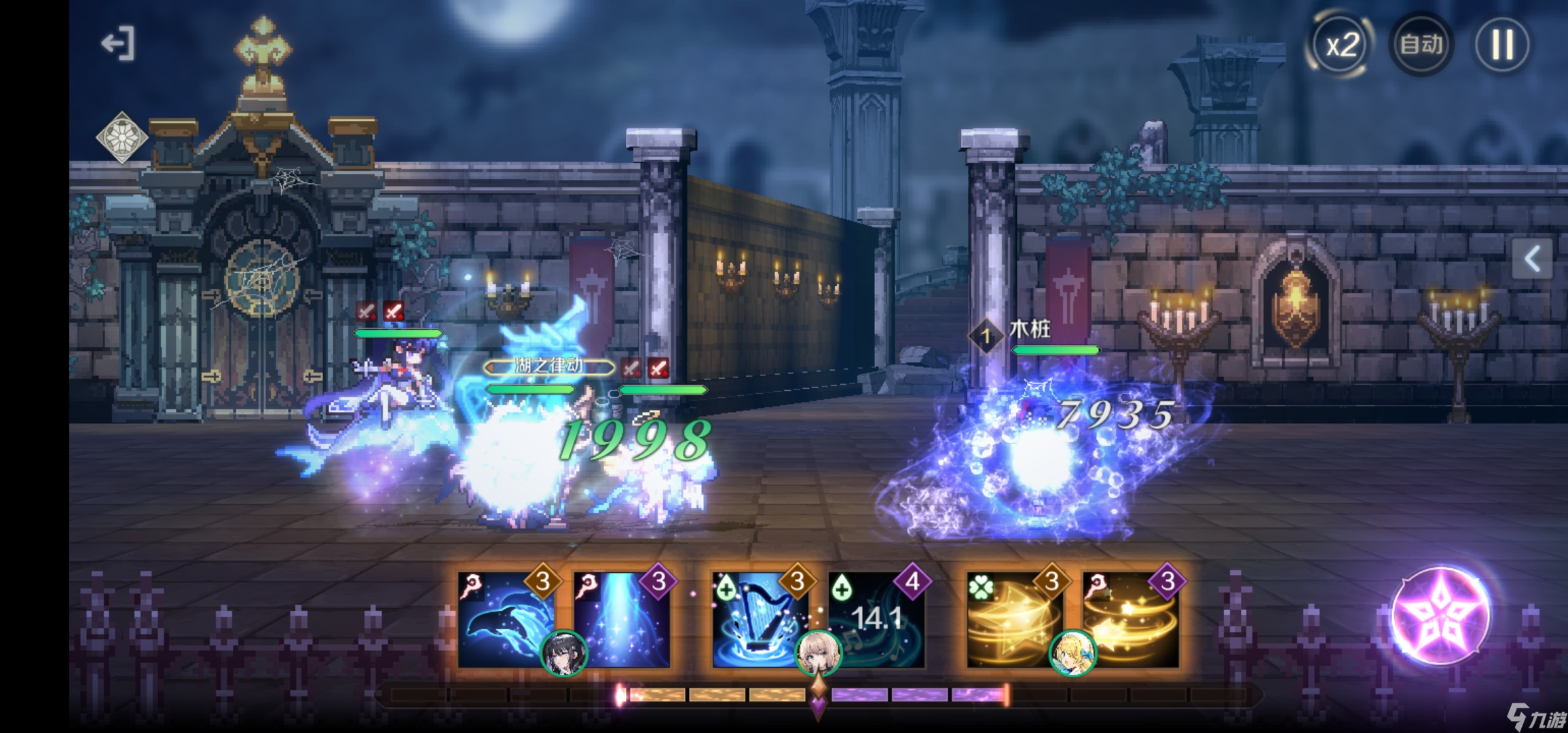The height and width of the screenshot is (733, 1568).
Task: Trigger the glowing pink star ultimate button
Action: tap(1440, 615)
